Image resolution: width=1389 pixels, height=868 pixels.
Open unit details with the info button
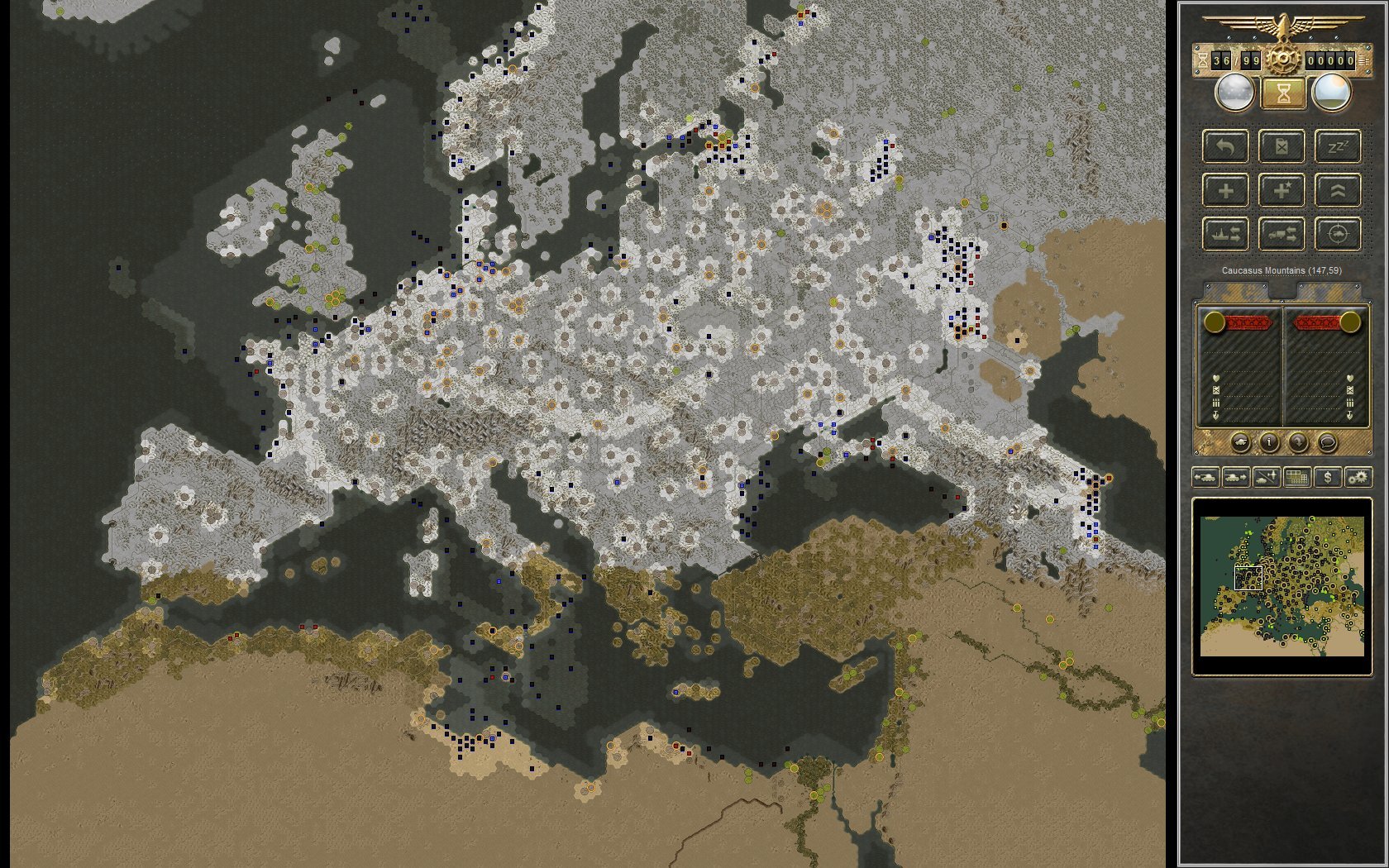click(1269, 442)
